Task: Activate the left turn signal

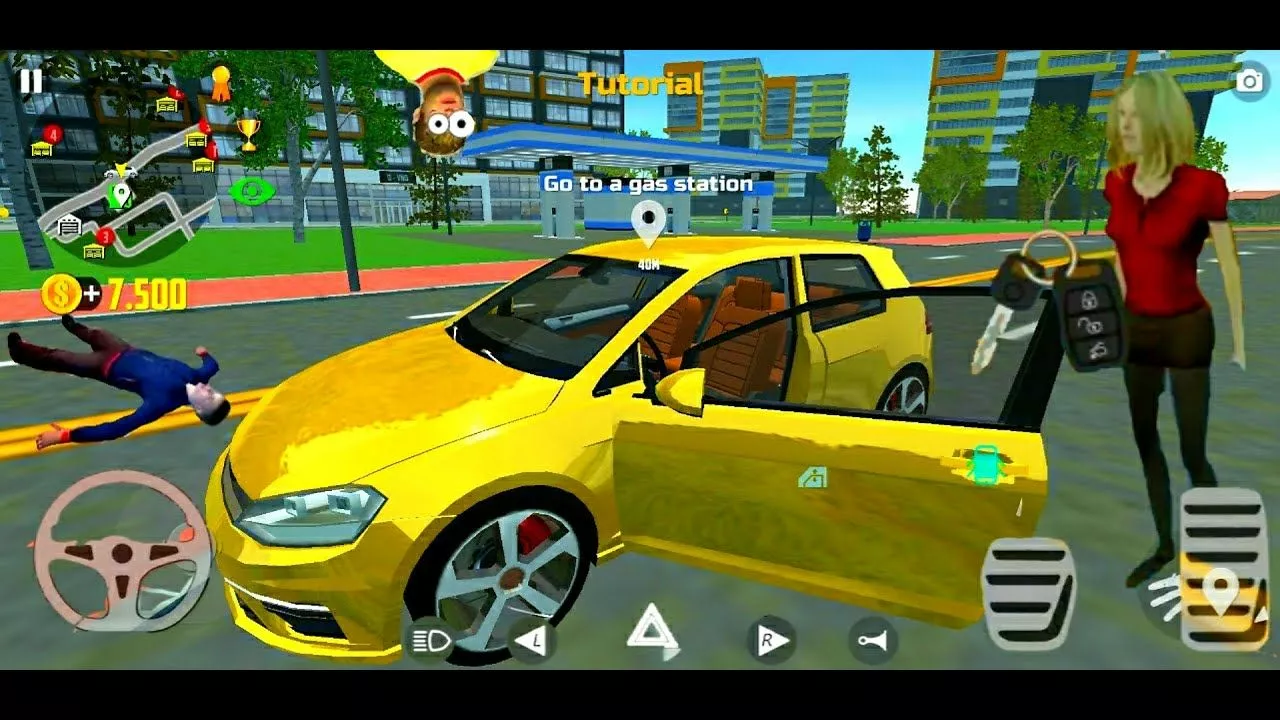Action: (x=531, y=641)
